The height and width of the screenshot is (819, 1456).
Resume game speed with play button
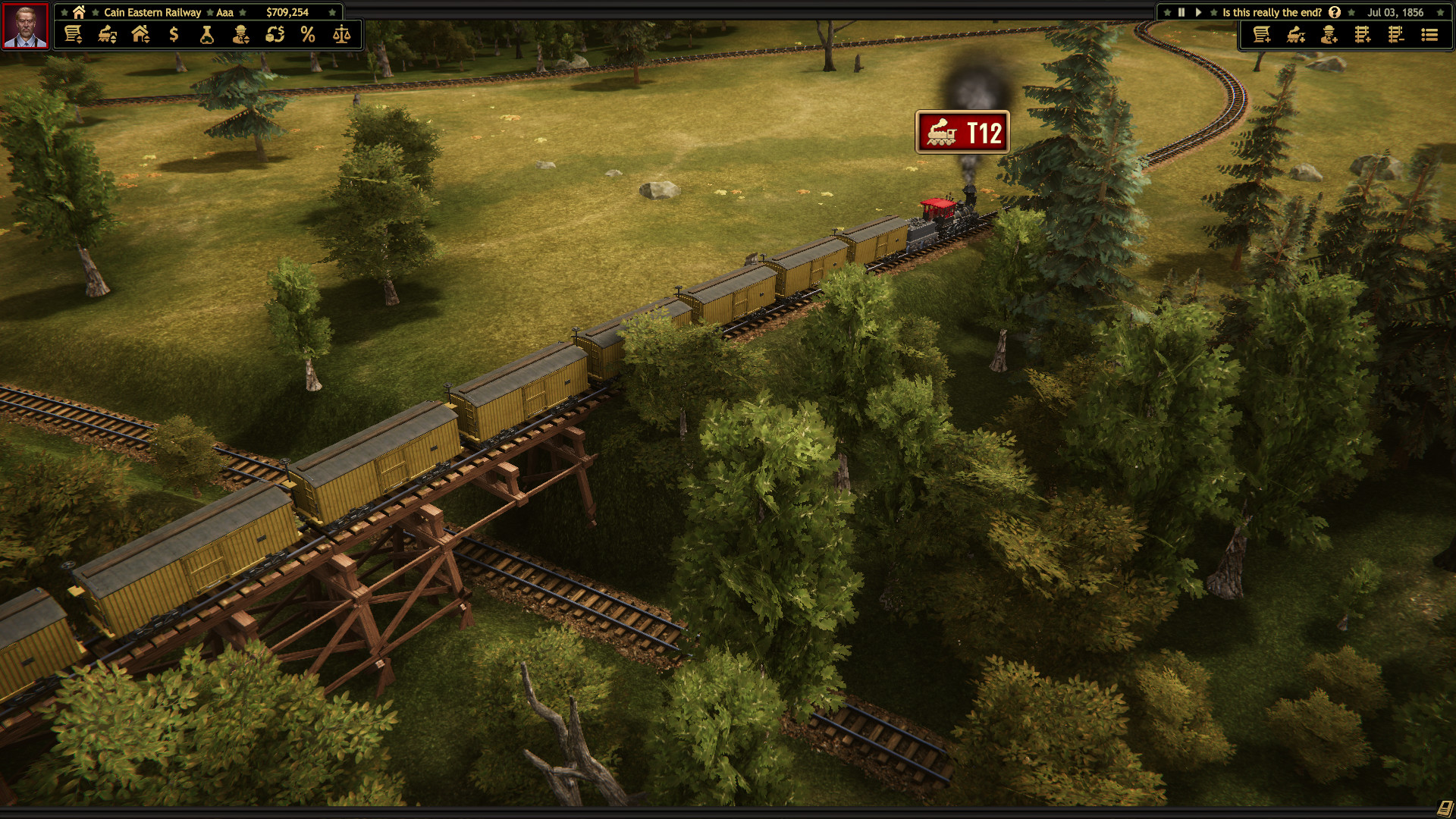tap(1198, 12)
